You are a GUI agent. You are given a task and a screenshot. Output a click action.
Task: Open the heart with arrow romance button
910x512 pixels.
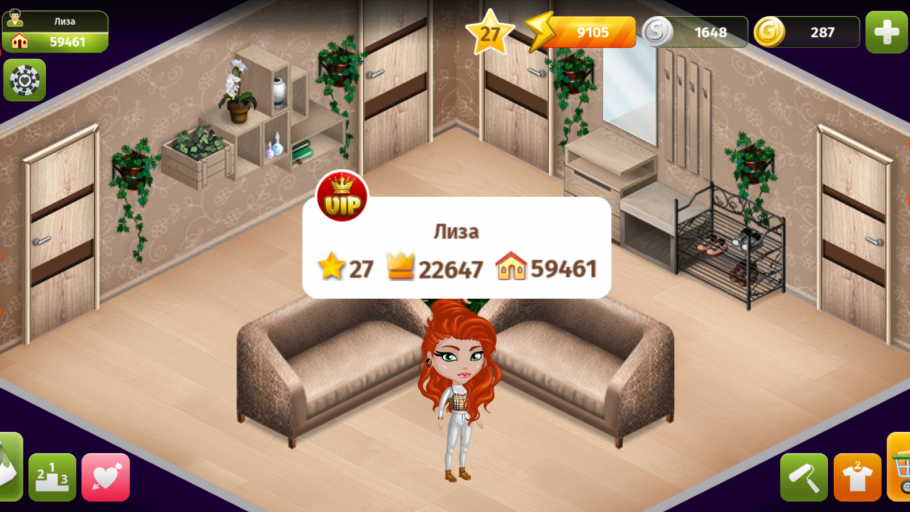105,477
